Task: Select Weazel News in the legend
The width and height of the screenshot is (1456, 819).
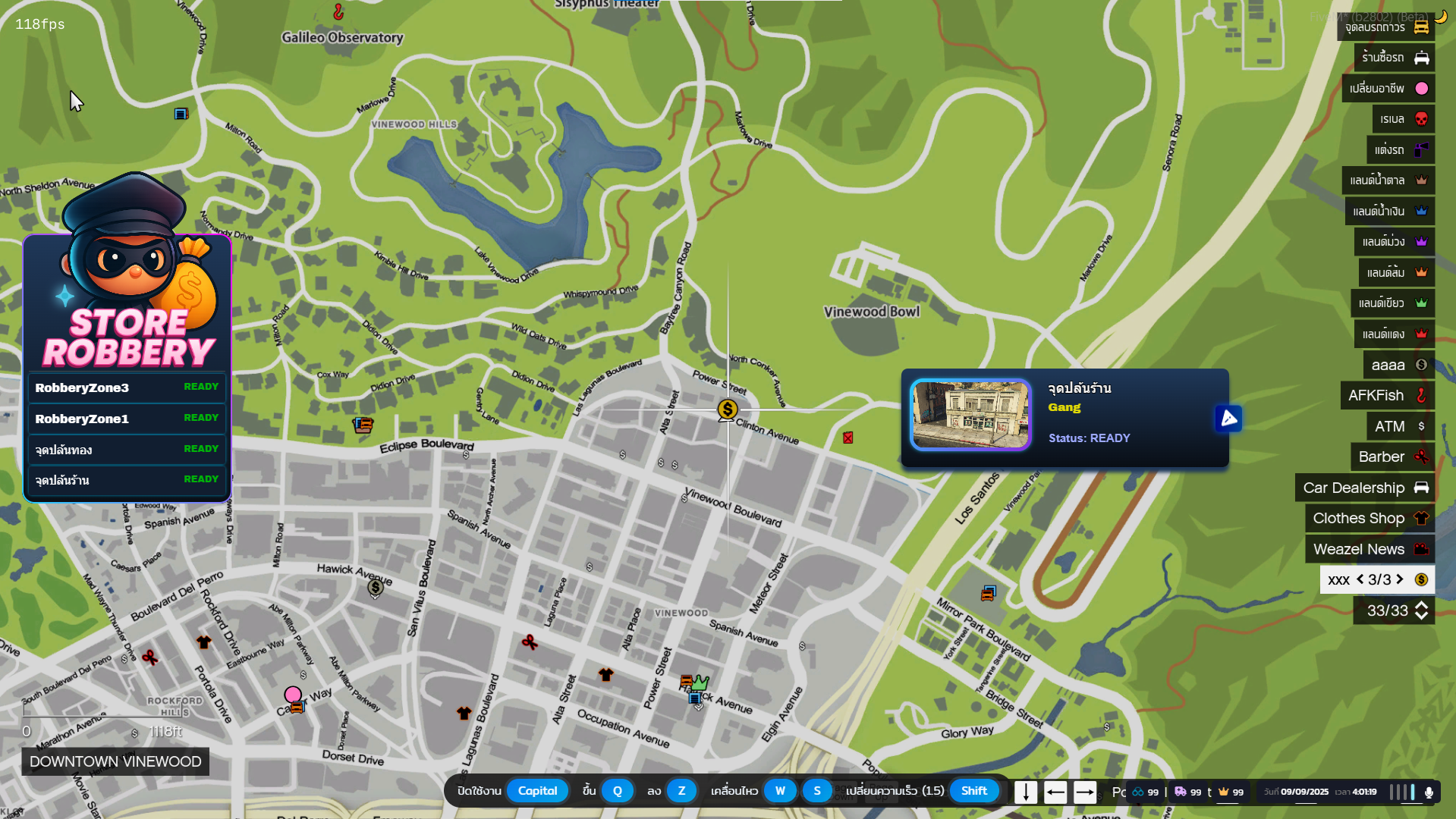Action: [1370, 549]
